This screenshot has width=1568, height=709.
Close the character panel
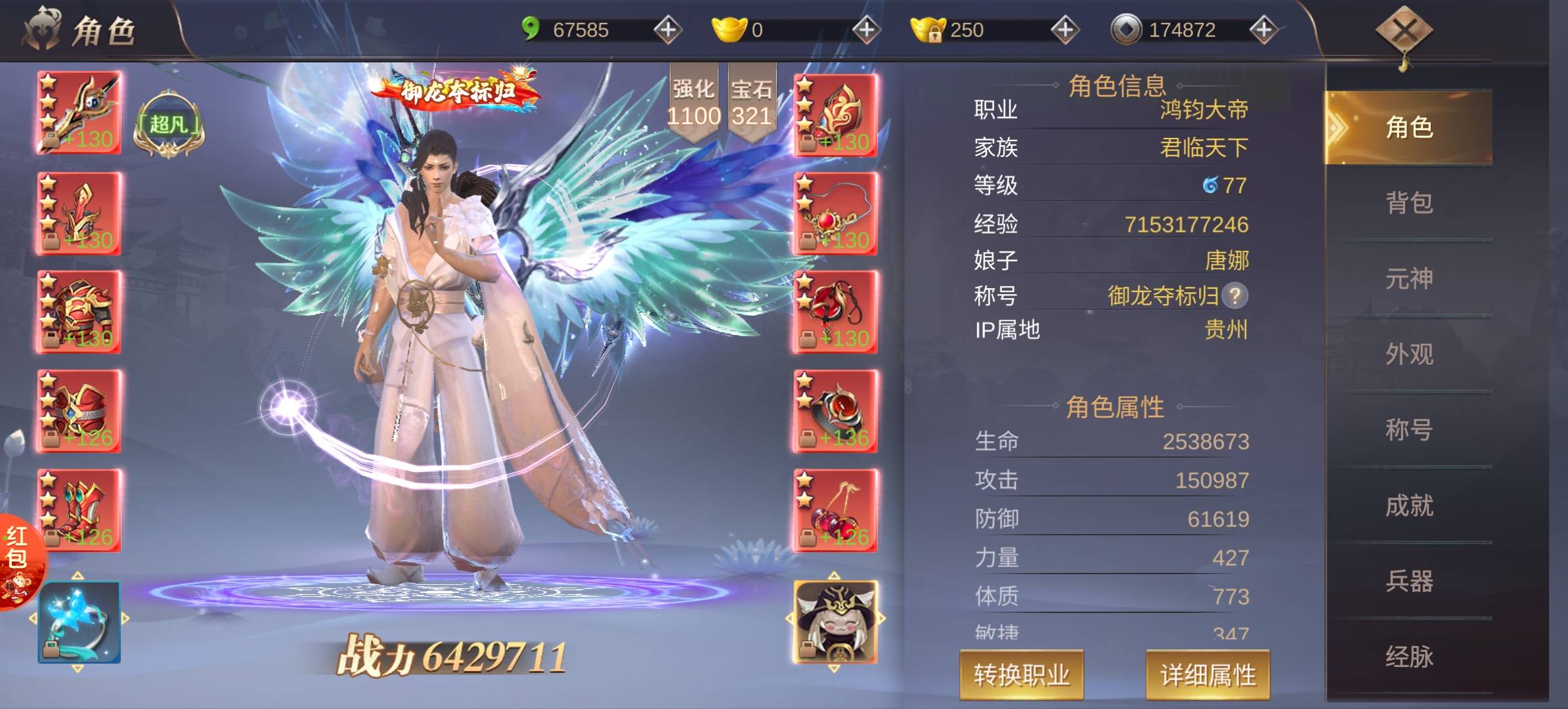(1404, 31)
